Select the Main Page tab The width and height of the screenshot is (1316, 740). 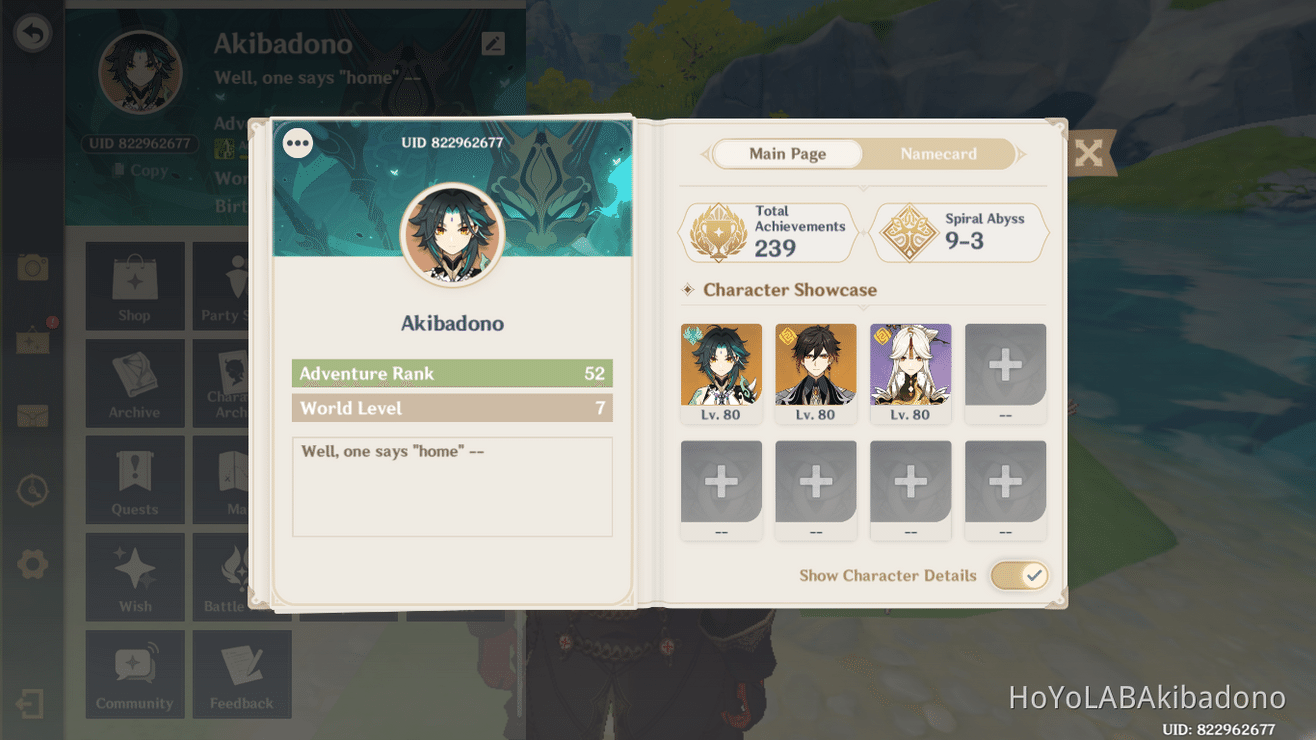point(787,153)
